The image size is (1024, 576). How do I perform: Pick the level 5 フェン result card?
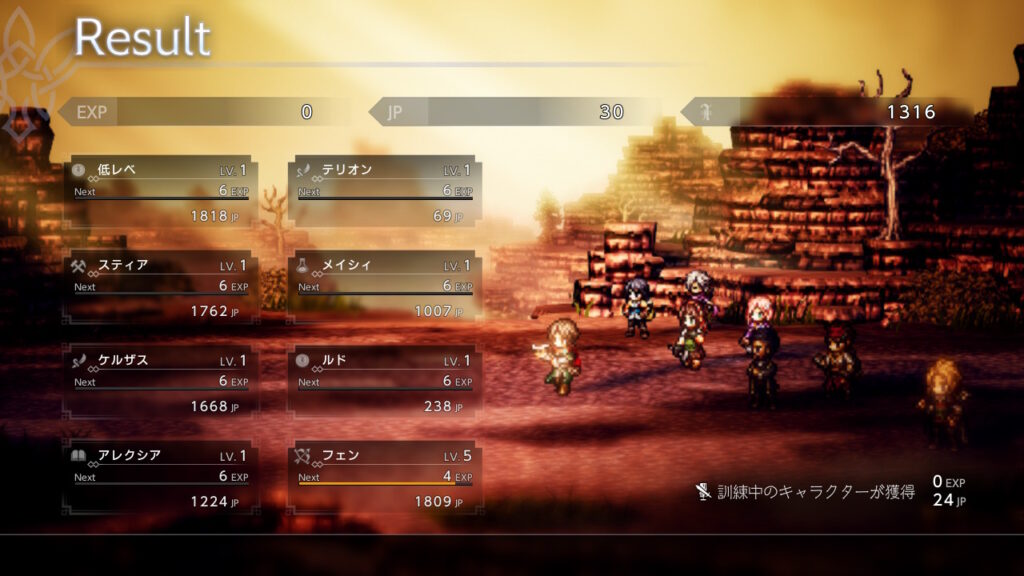coord(385,477)
